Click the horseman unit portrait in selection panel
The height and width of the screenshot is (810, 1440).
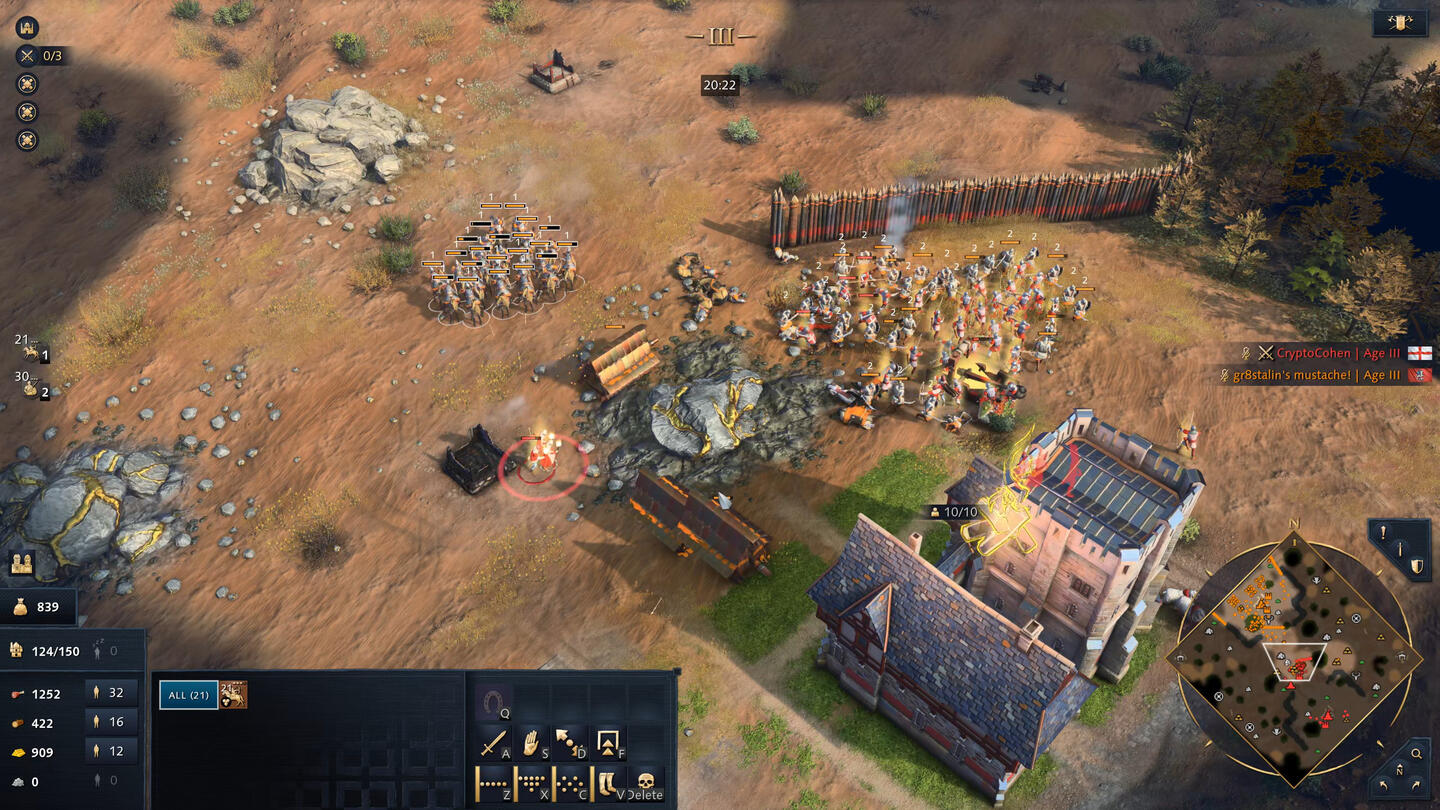tap(234, 695)
